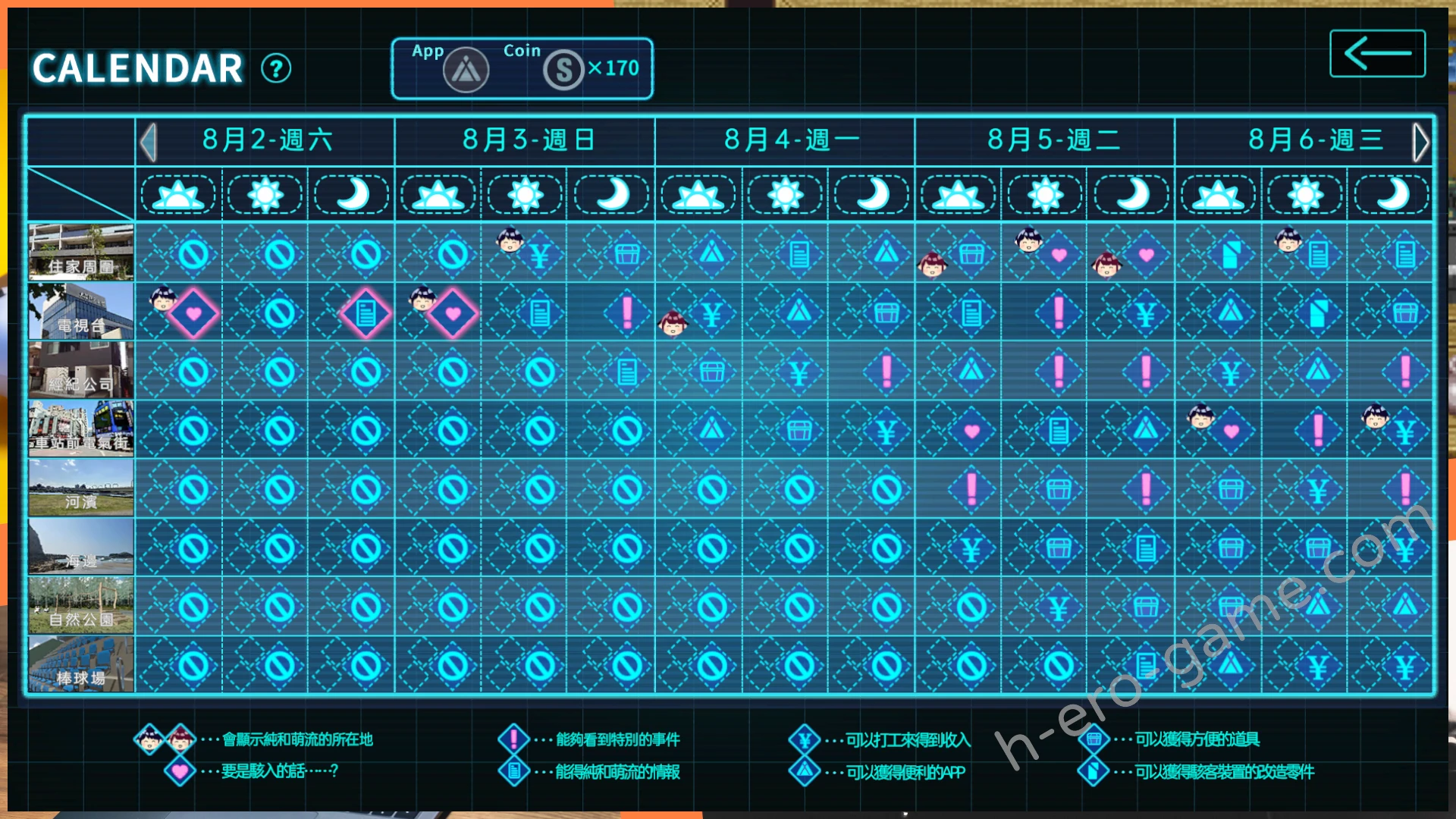Image resolution: width=1456 pixels, height=819 pixels.
Task: Open the calendar help question mark
Action: pos(276,69)
